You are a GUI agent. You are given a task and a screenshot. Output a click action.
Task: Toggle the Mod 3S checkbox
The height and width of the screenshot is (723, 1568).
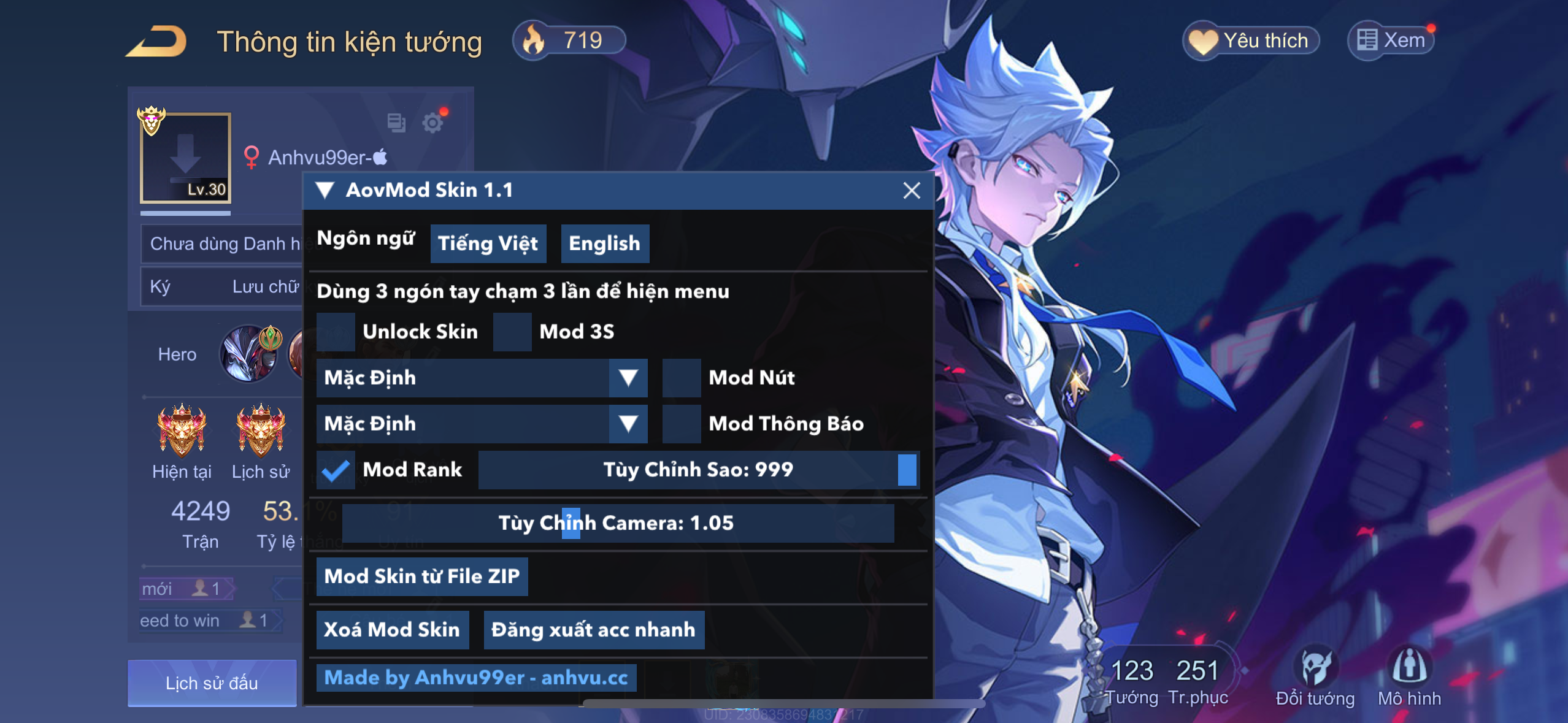tap(513, 331)
